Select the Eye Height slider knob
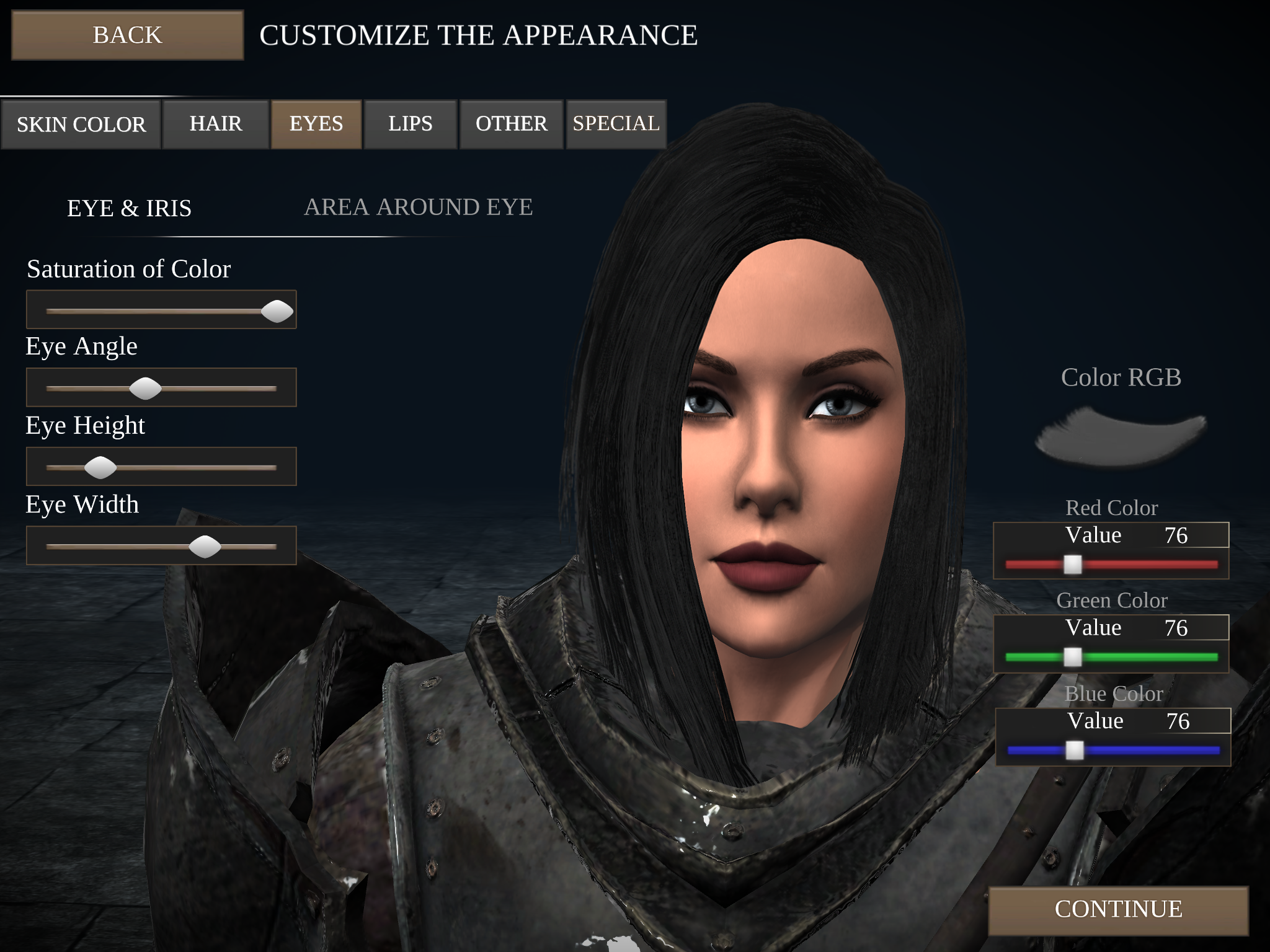The width and height of the screenshot is (1270, 952). 101,466
